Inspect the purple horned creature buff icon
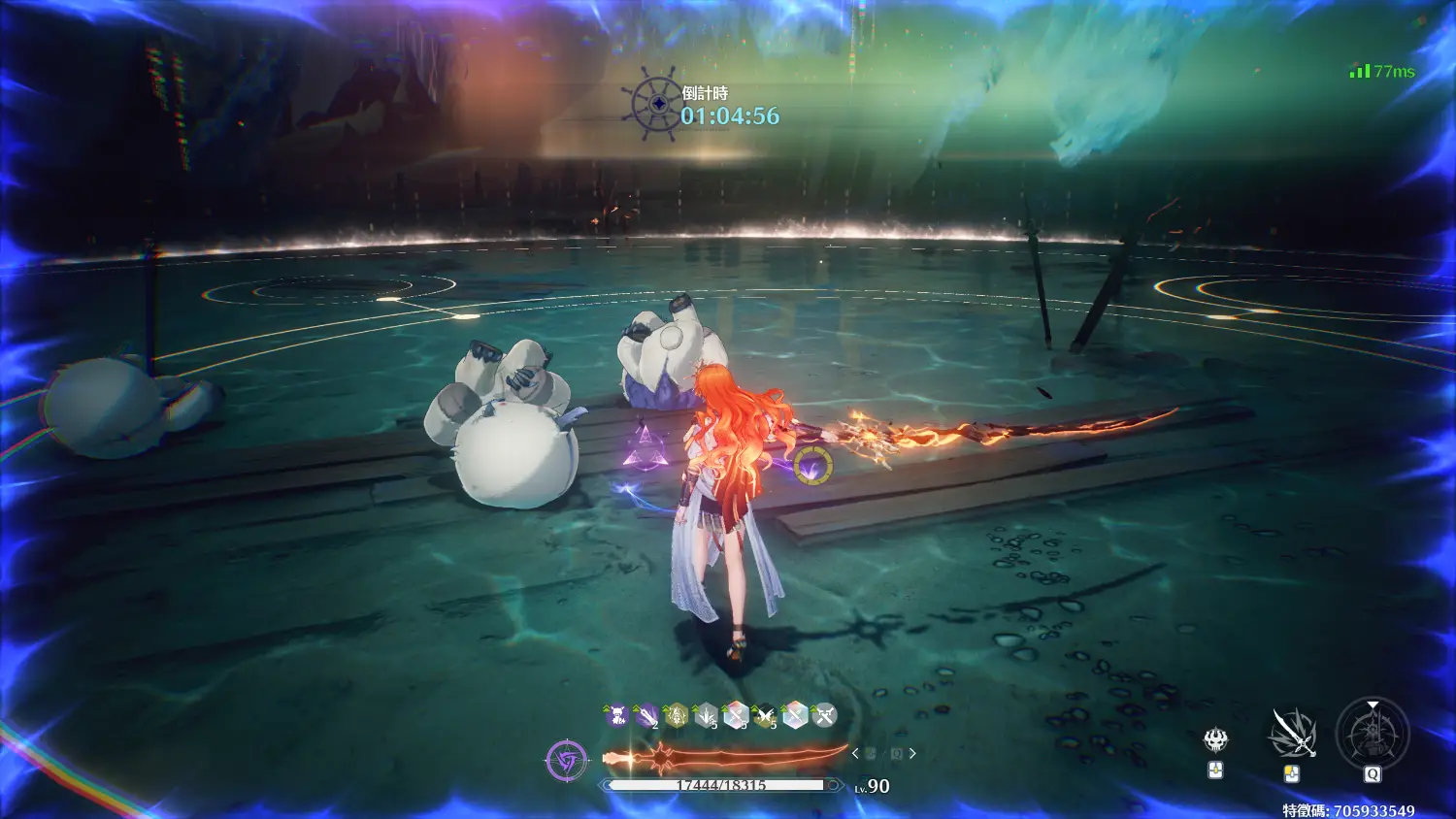Image resolution: width=1456 pixels, height=819 pixels. point(617,716)
